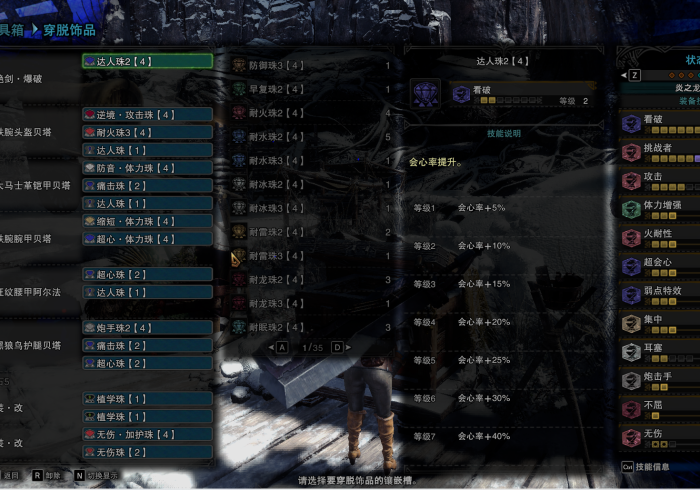Select the 超心·体力珠【4】 decoration

pyautogui.click(x=147, y=239)
